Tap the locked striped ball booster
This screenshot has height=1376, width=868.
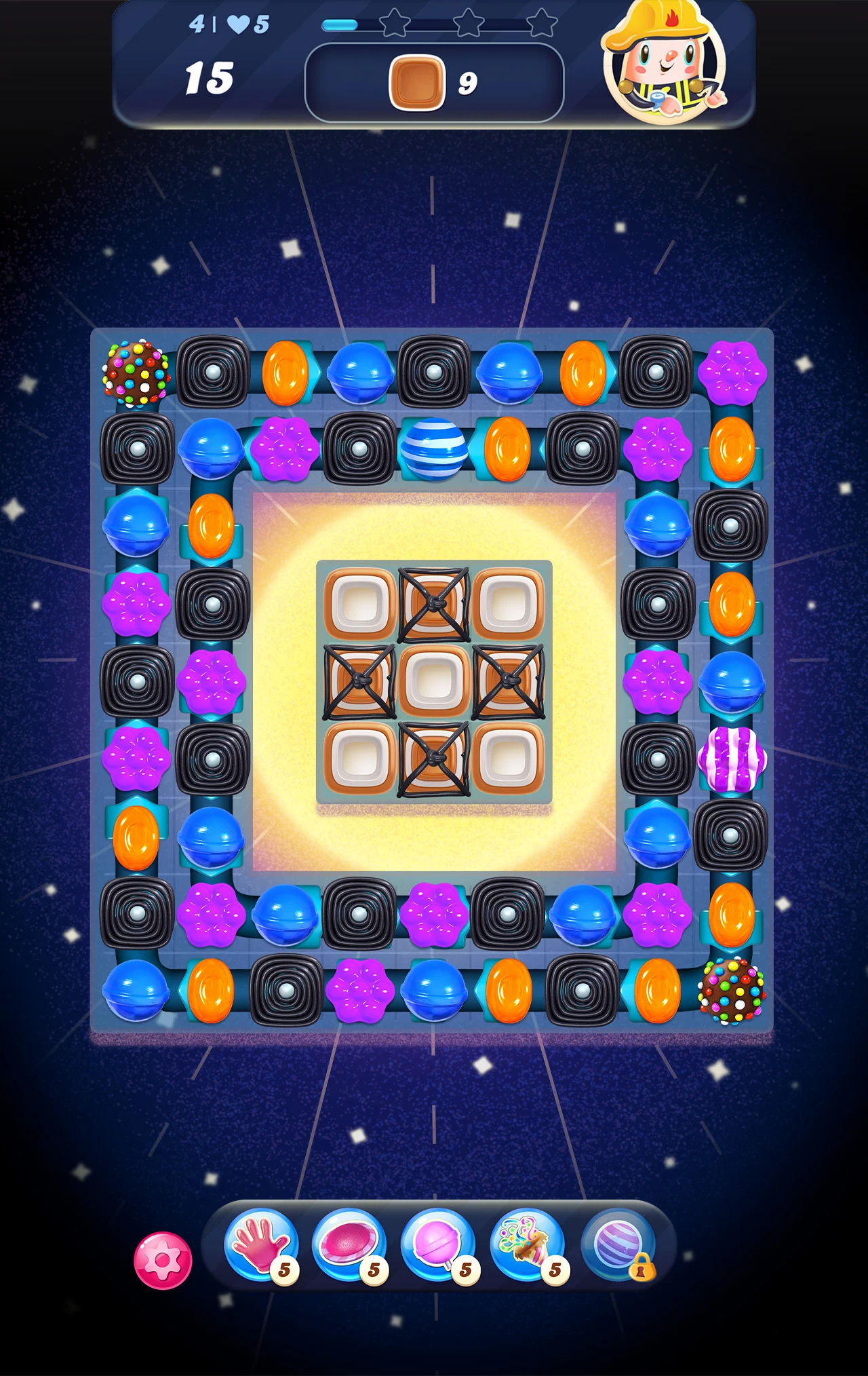(x=618, y=1246)
